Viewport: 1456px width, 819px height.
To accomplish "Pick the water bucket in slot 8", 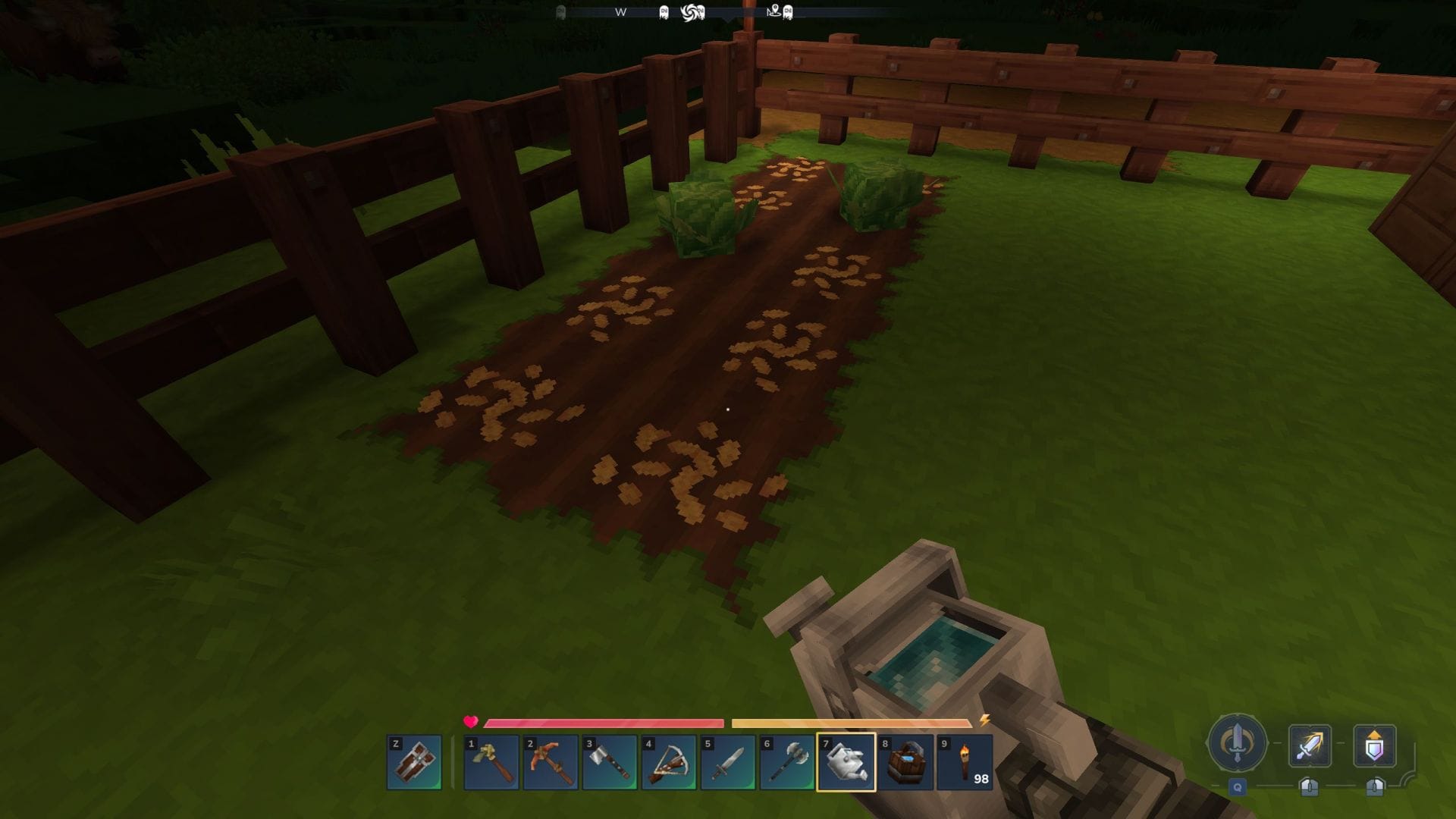I will point(905,762).
